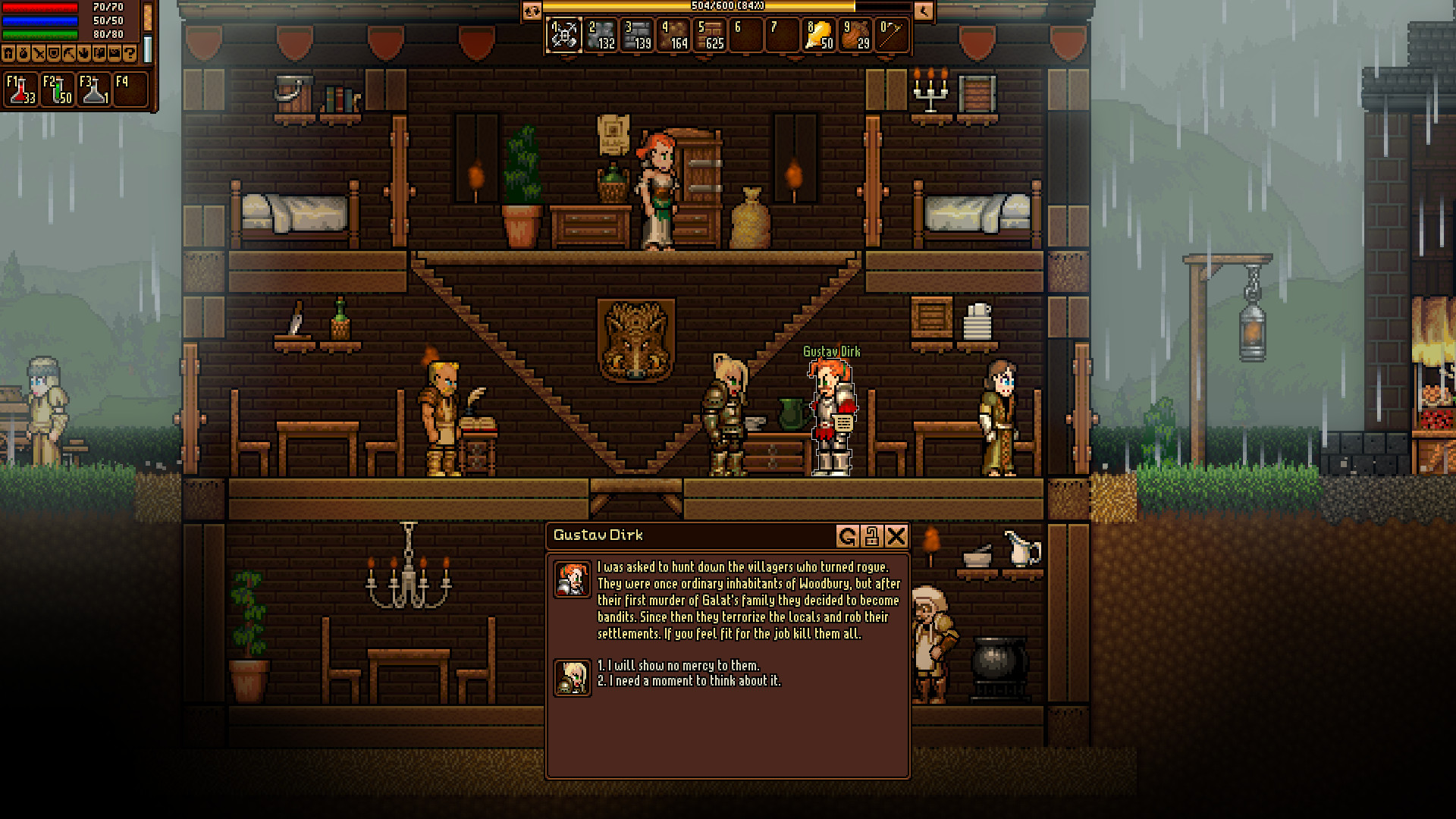Select the acorn stack of 29

tap(855, 35)
